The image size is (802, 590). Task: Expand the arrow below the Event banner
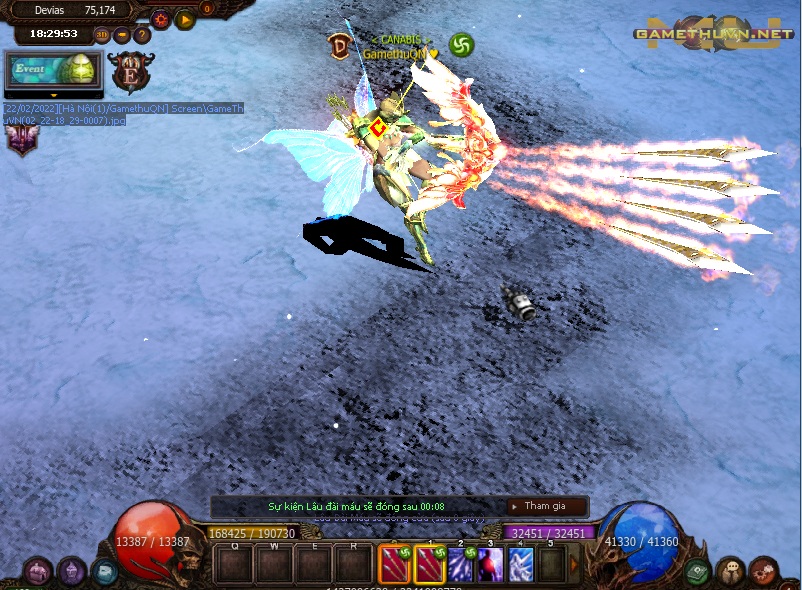pos(53,96)
